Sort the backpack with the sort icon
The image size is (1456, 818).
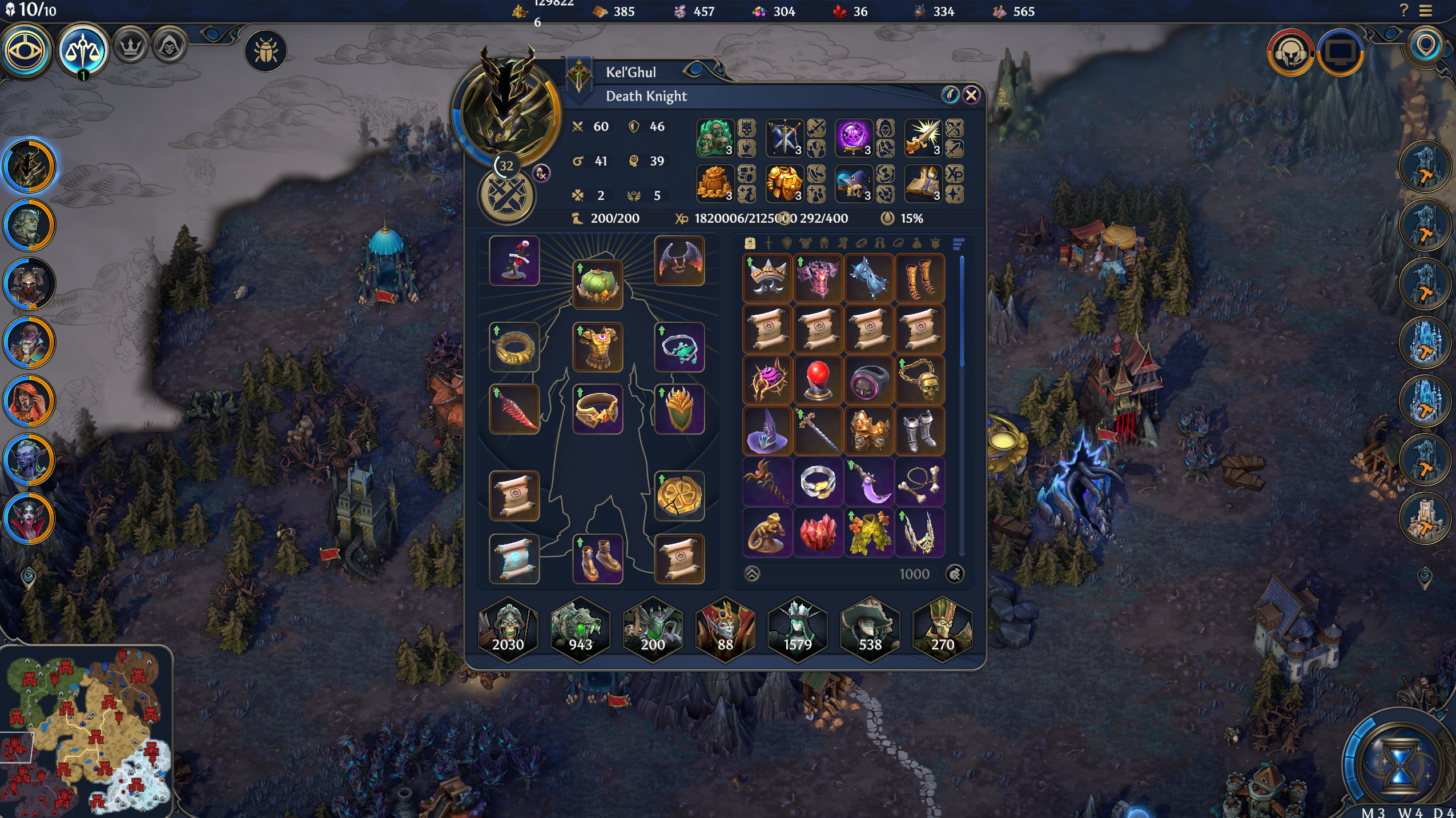958,244
